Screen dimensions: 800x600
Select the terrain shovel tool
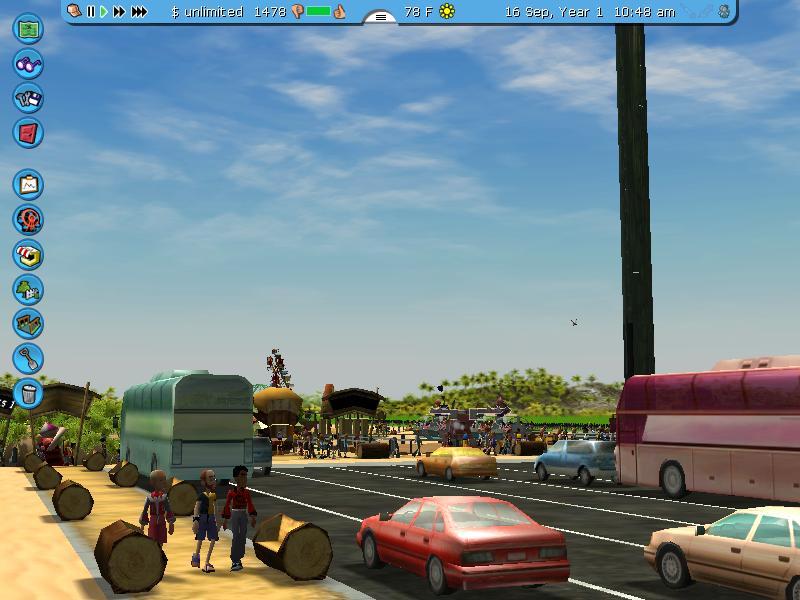[x=28, y=357]
